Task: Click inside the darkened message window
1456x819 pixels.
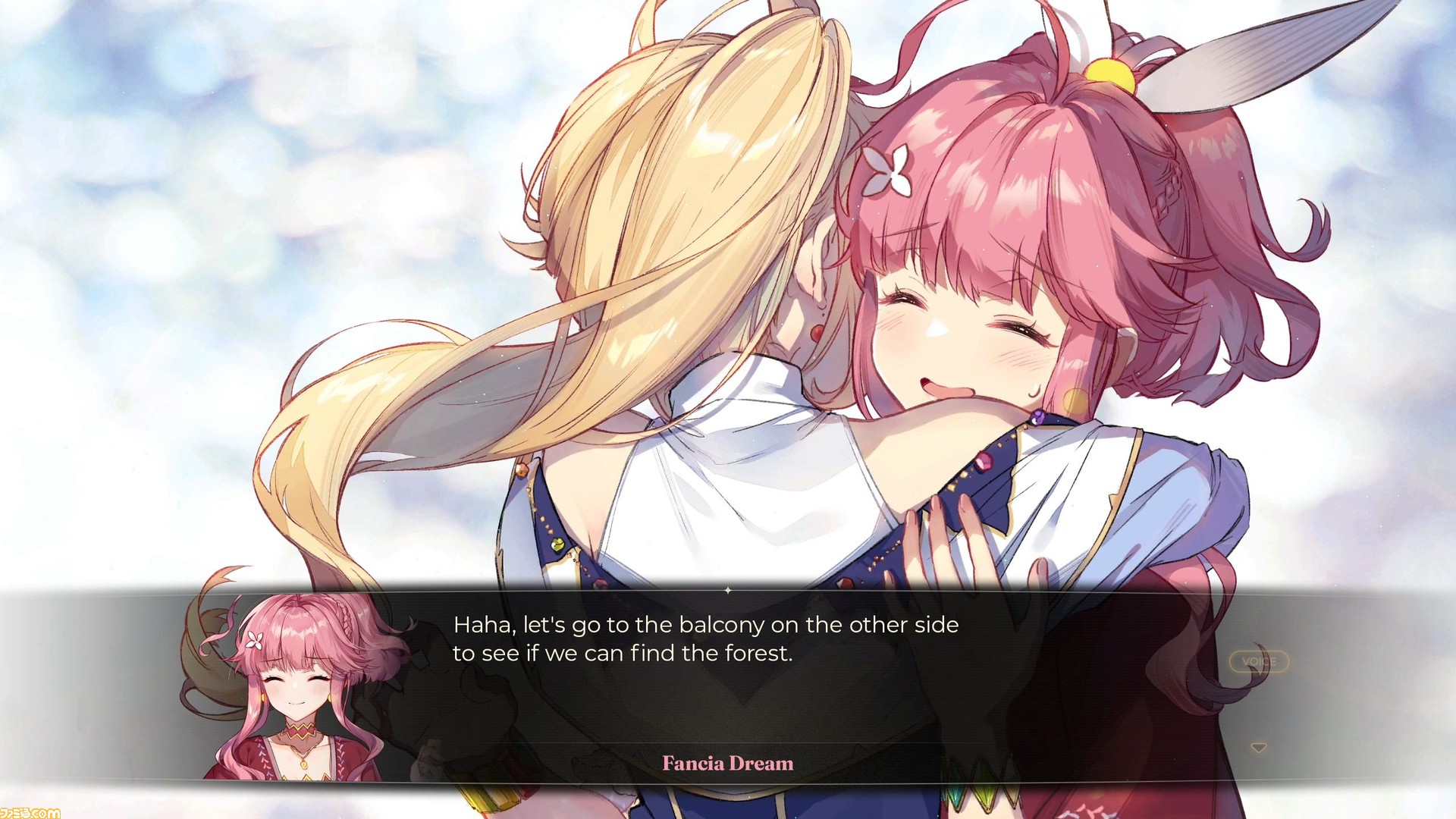Action: click(728, 682)
